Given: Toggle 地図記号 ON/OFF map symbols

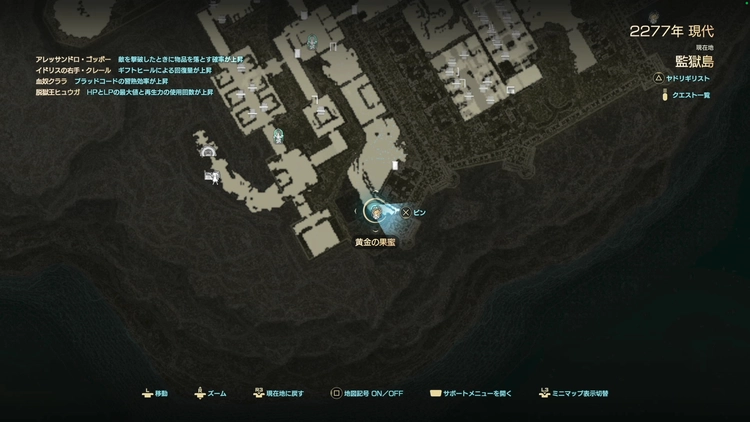Looking at the screenshot, I should point(367,394).
